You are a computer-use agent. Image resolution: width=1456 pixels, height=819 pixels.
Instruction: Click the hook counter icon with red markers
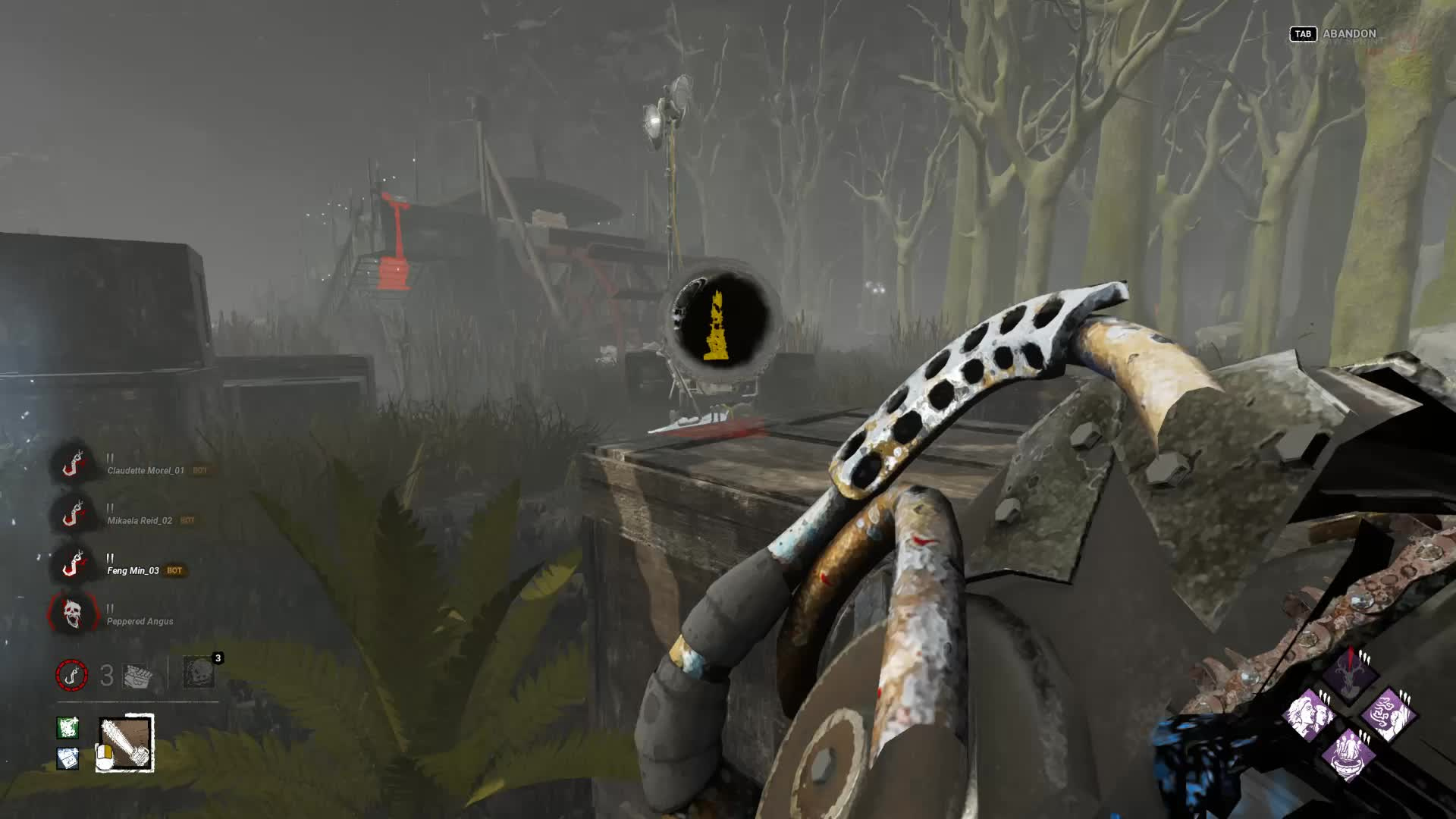[x=72, y=675]
